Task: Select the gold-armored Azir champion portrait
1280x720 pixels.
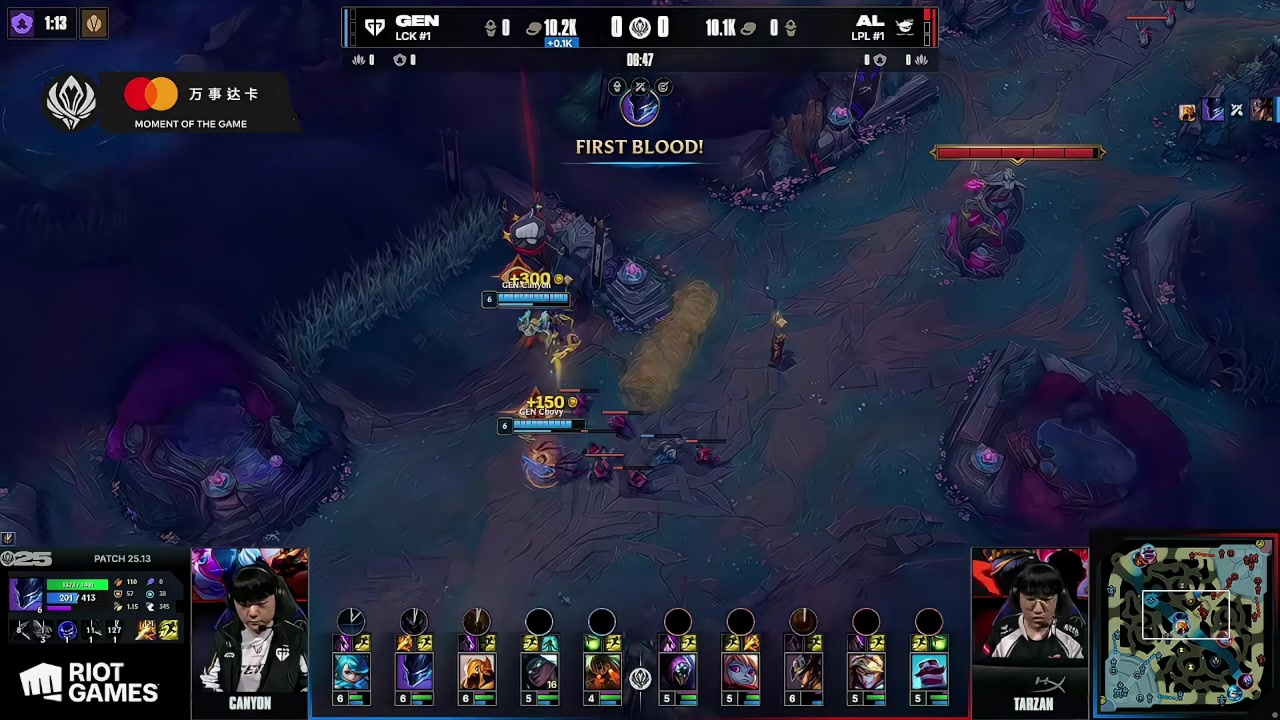Action: click(477, 671)
